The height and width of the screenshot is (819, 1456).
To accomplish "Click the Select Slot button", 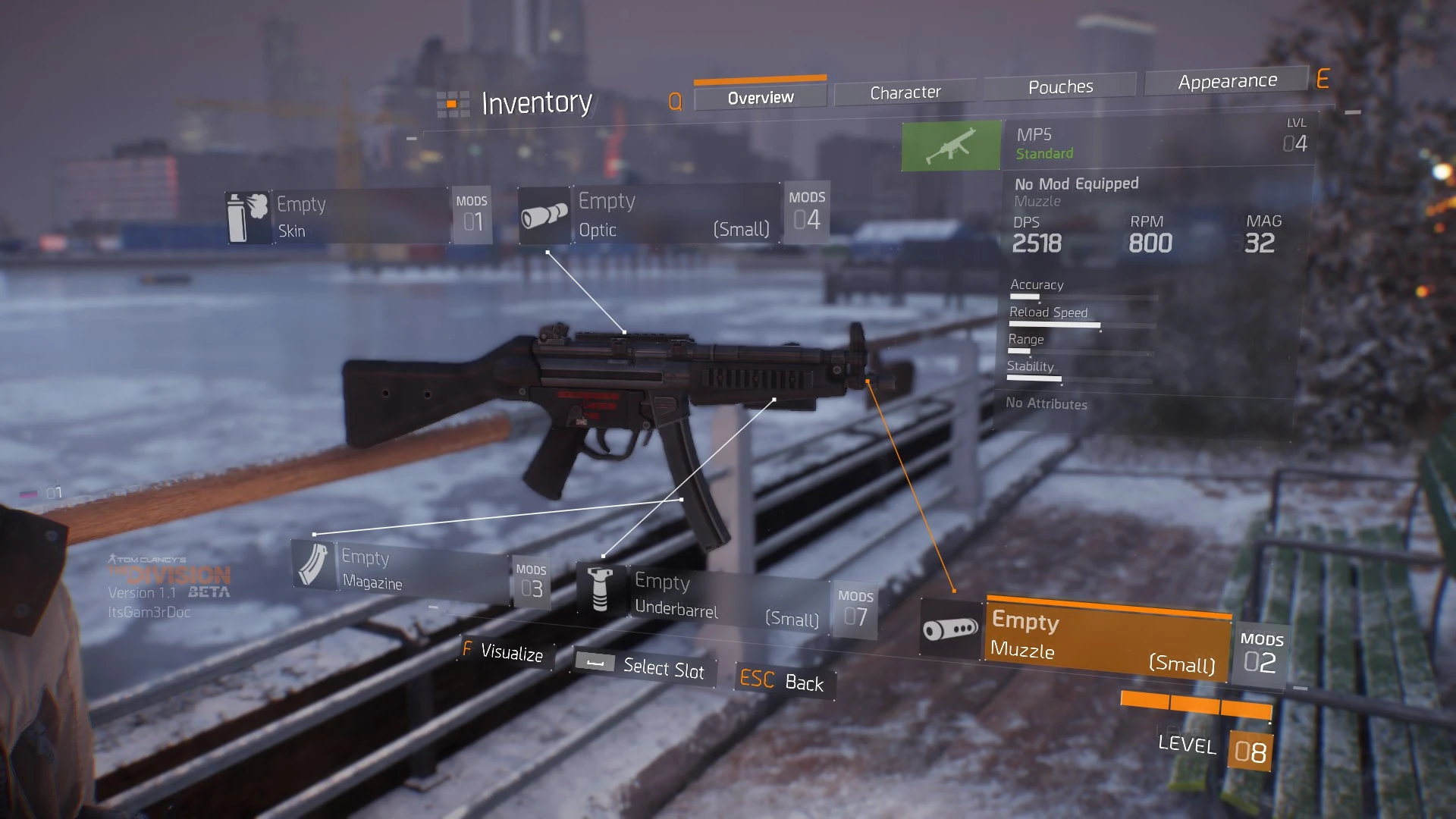I will 643,667.
